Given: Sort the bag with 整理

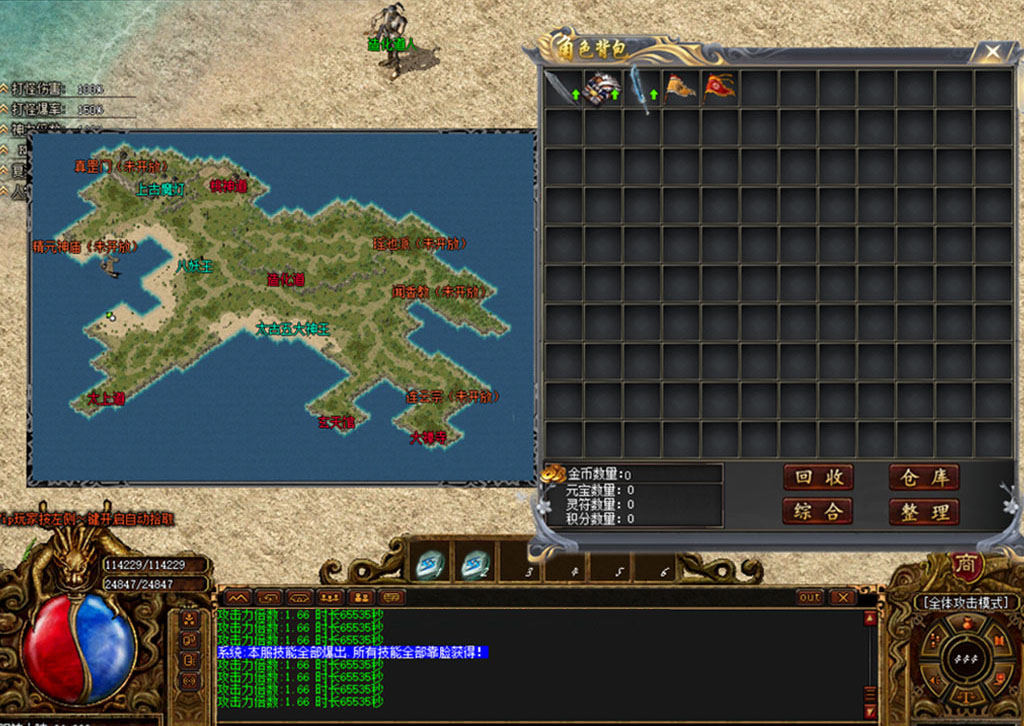Looking at the screenshot, I should coord(924,512).
